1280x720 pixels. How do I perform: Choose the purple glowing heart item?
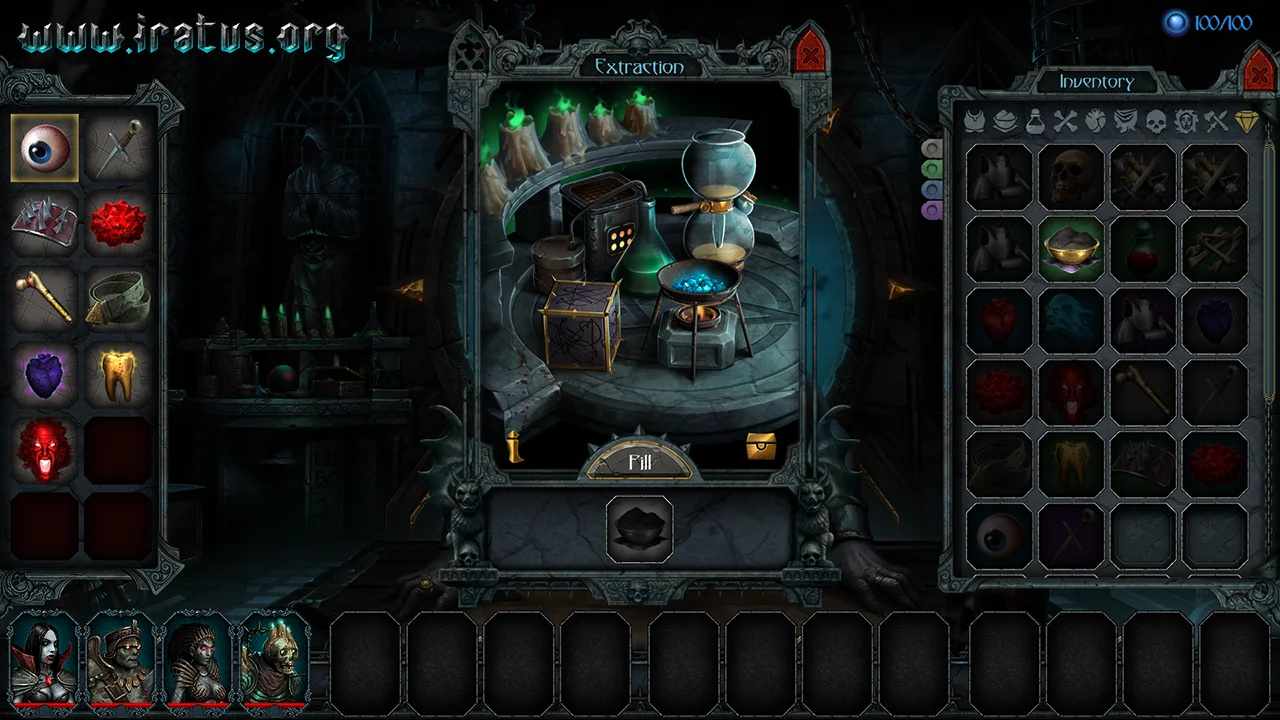pos(45,373)
